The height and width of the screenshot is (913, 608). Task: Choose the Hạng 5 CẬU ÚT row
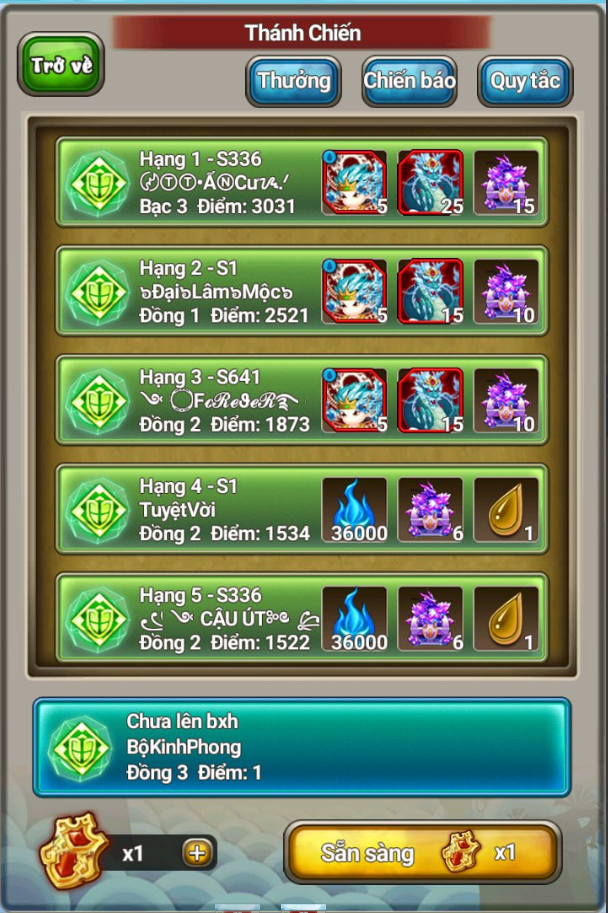[220, 618]
